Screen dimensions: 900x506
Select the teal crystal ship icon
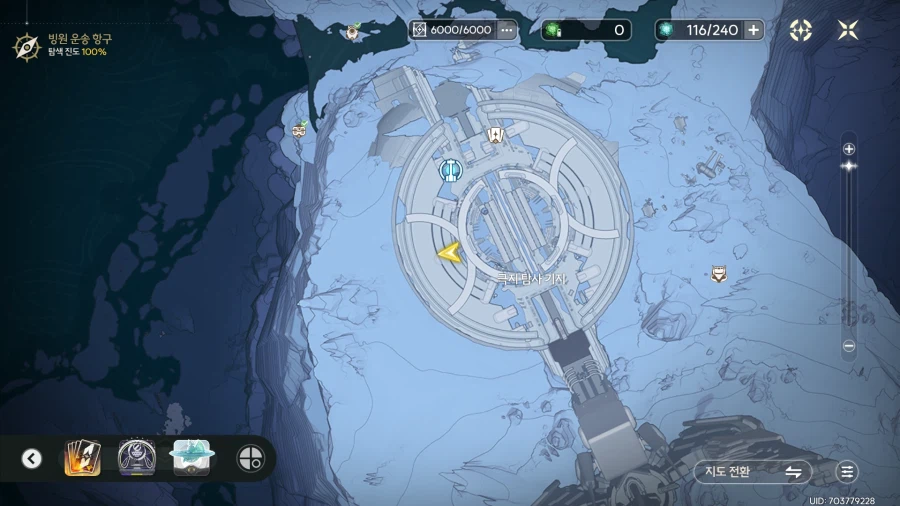(190, 457)
